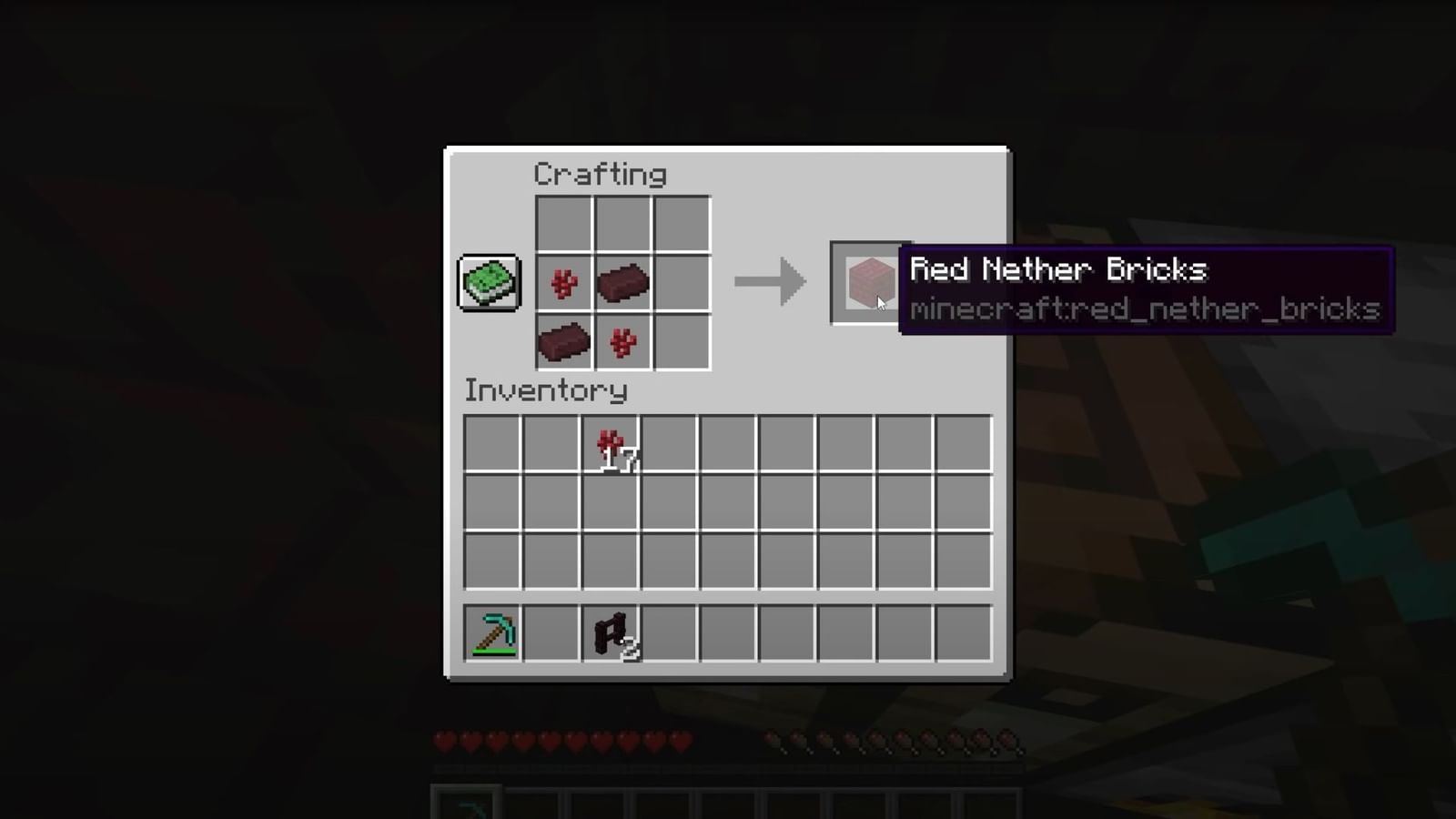Click the Inventory heading label
The image size is (1456, 819).
coord(546,389)
